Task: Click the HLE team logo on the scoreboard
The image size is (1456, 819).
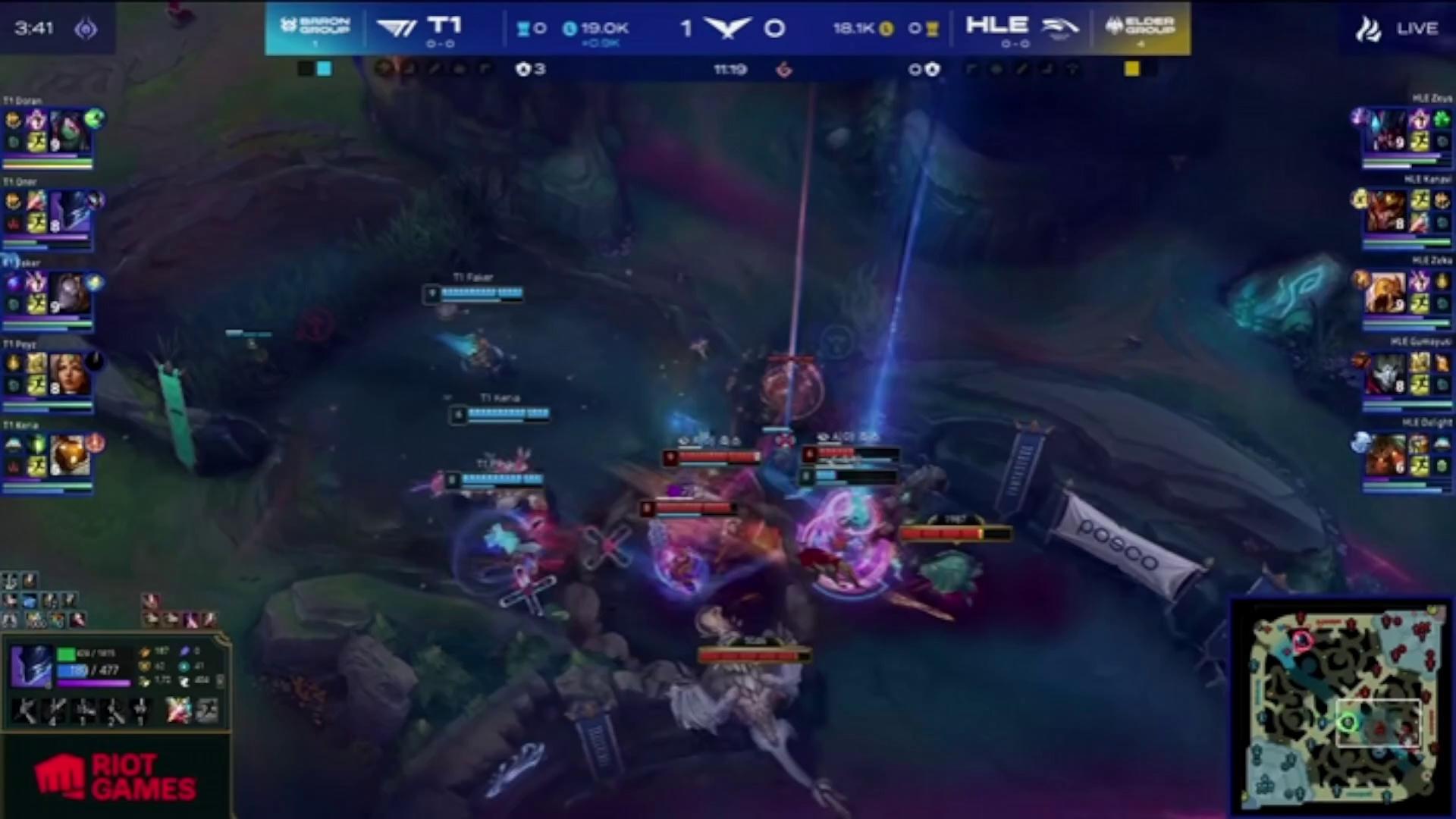Action: point(1059,28)
